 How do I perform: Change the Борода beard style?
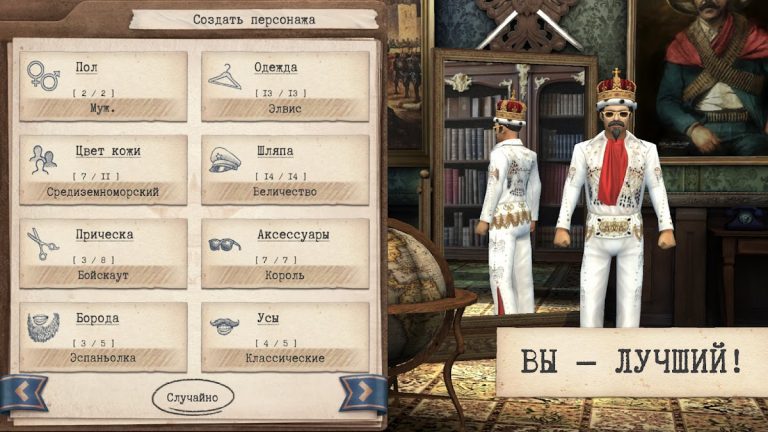pos(103,337)
